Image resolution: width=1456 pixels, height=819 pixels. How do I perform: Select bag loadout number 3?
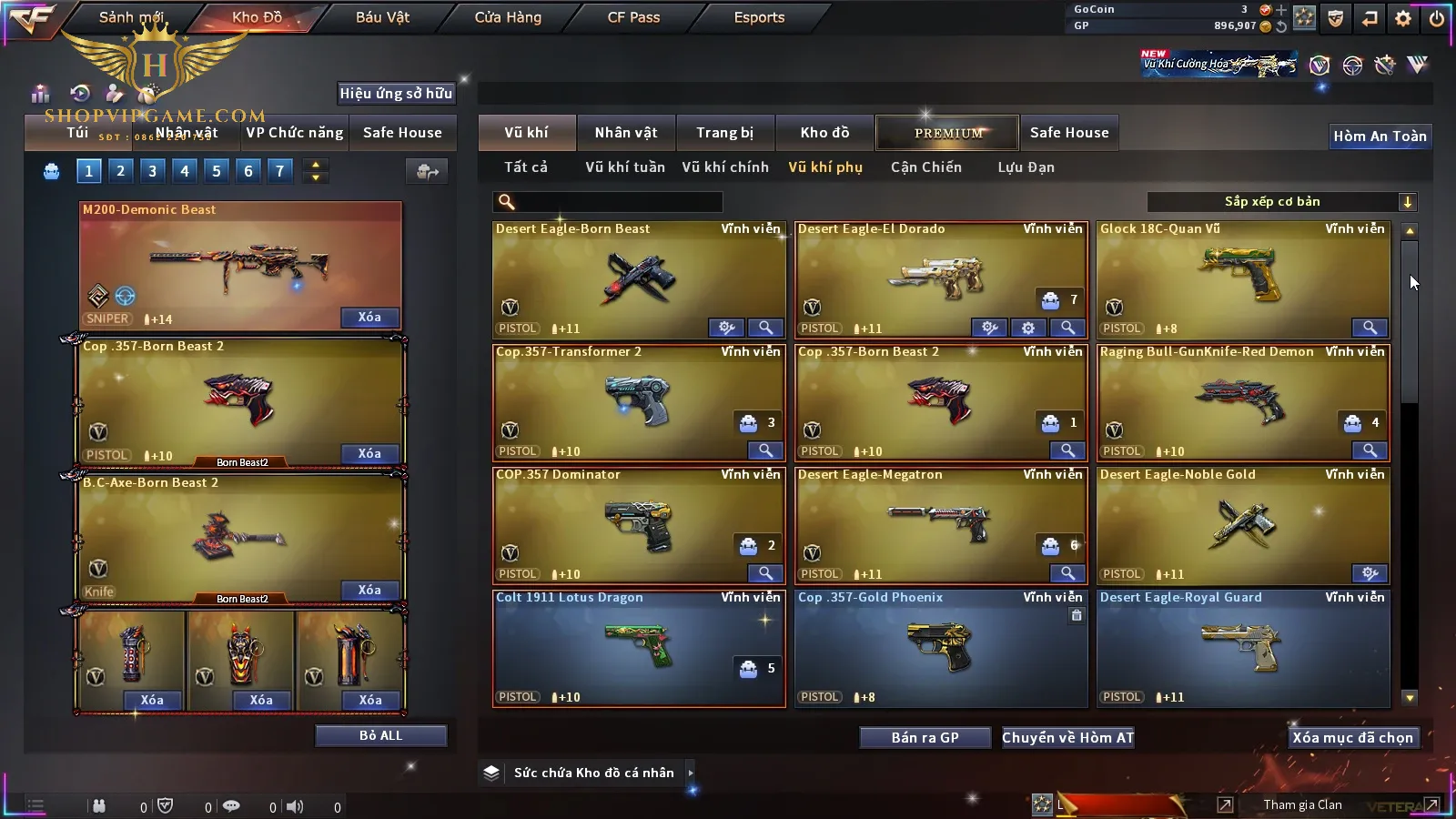pos(152,171)
